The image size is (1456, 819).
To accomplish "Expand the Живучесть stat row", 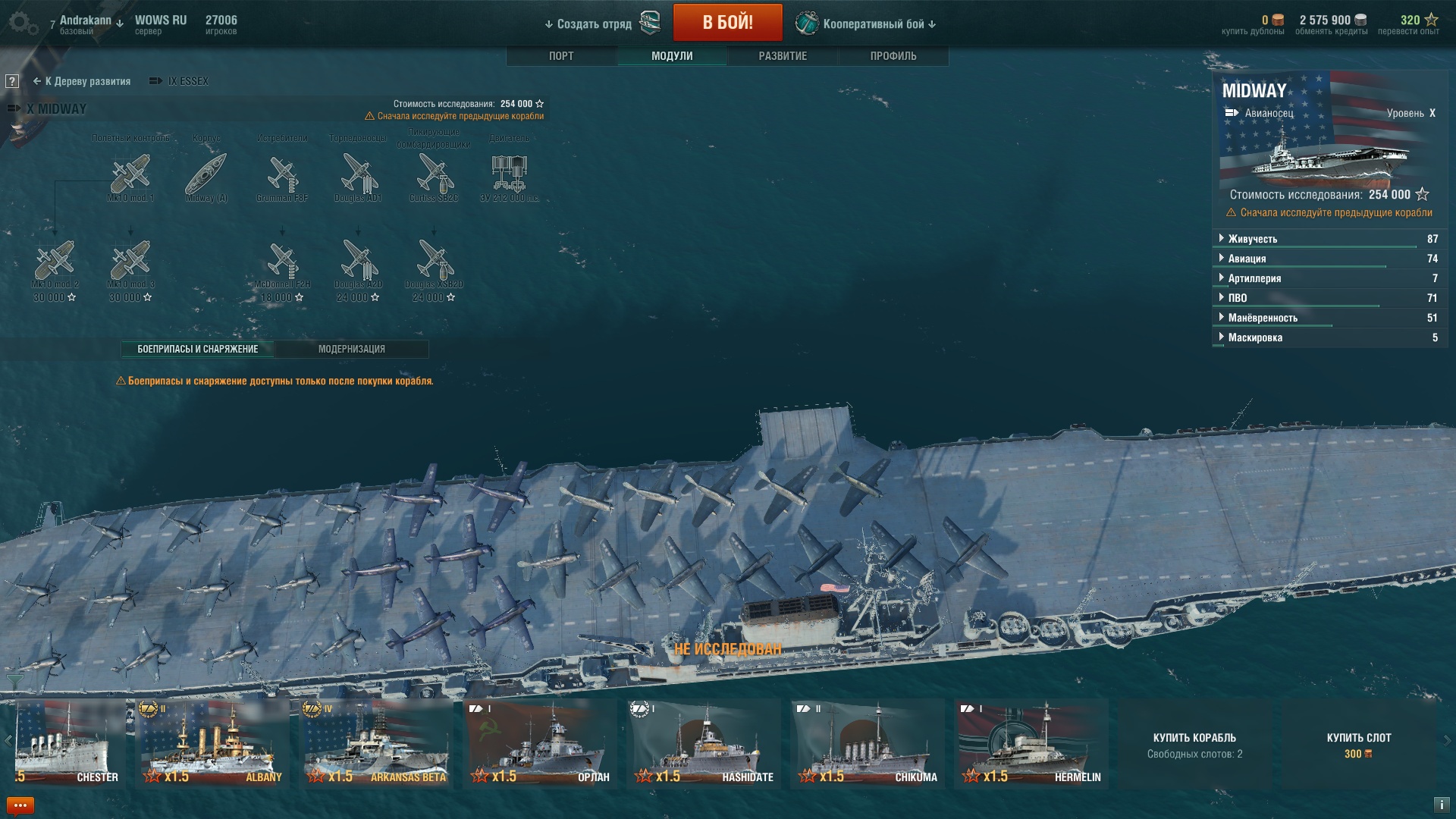I will 1253,239.
